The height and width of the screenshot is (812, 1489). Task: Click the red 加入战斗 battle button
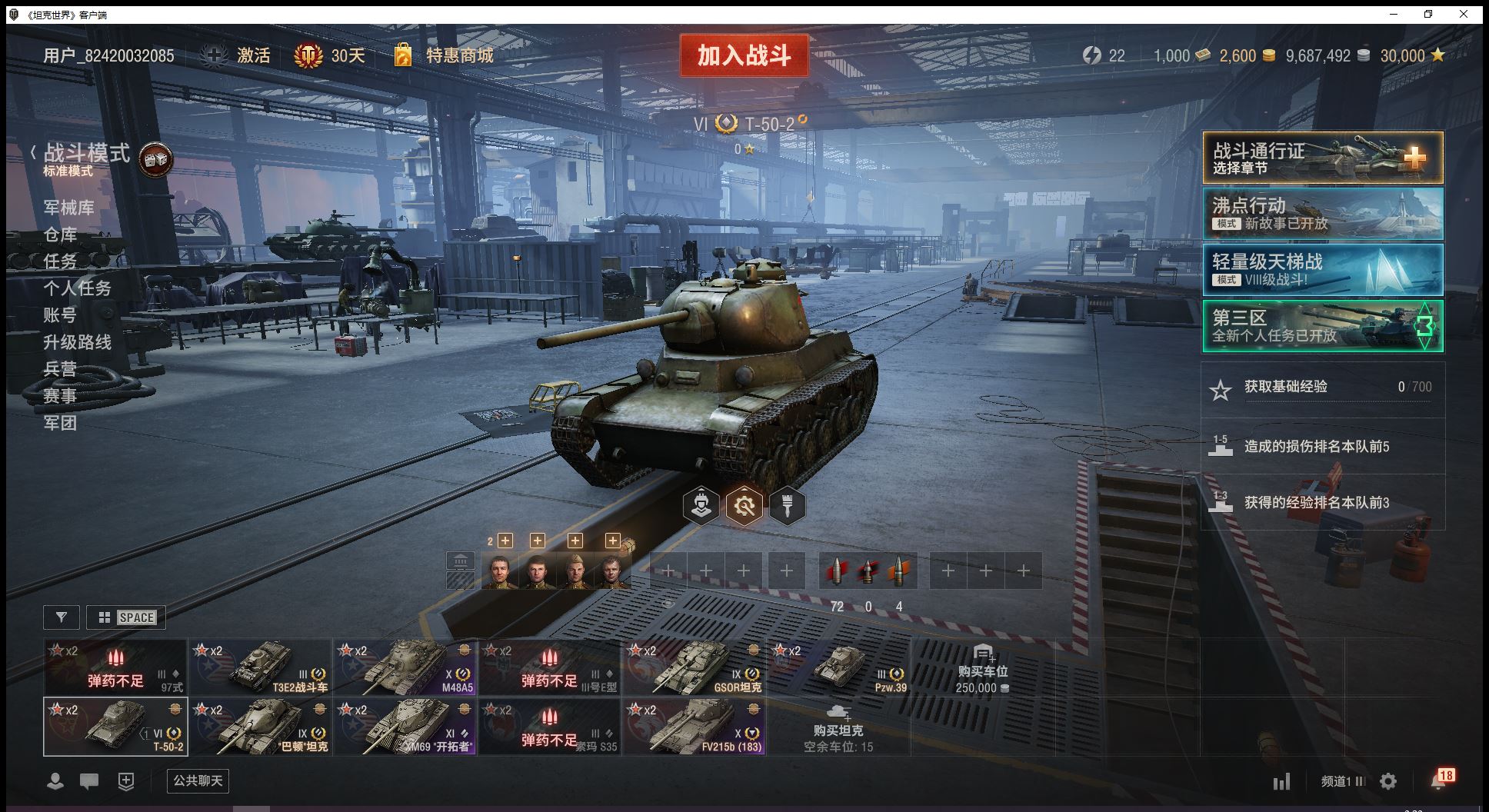pos(744,55)
